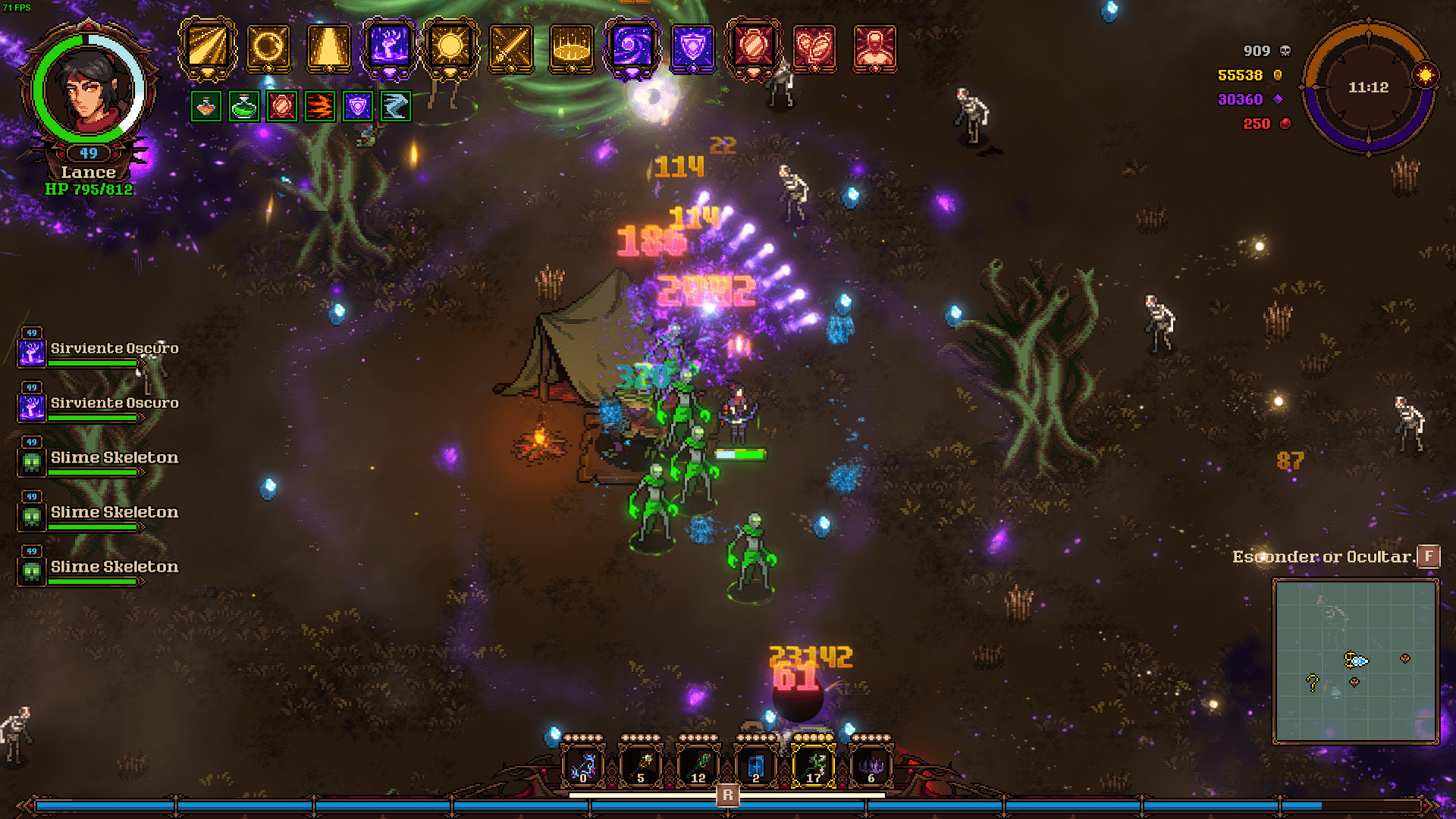Select the orange flame dash buff icon
The image size is (1456, 819).
pyautogui.click(x=319, y=107)
